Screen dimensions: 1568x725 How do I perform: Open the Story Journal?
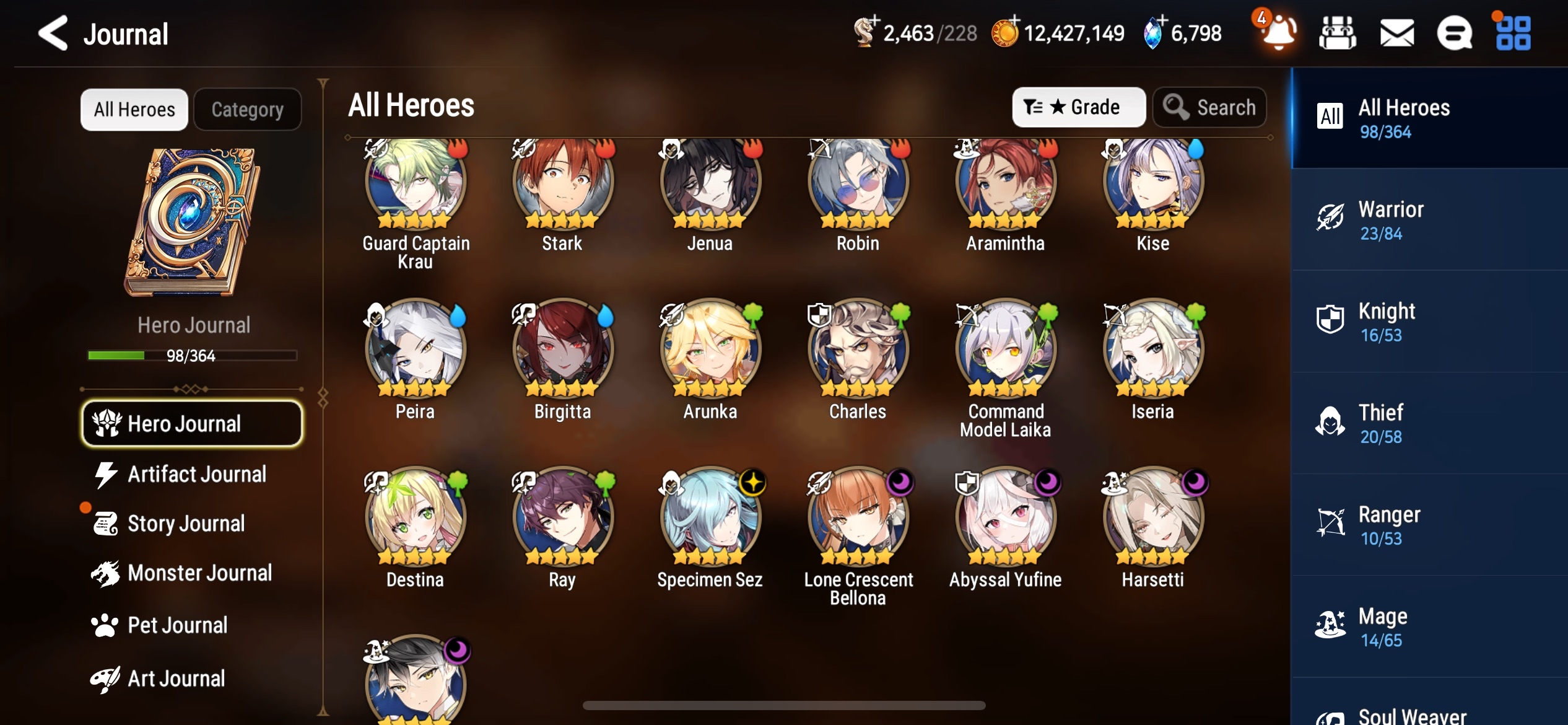186,524
